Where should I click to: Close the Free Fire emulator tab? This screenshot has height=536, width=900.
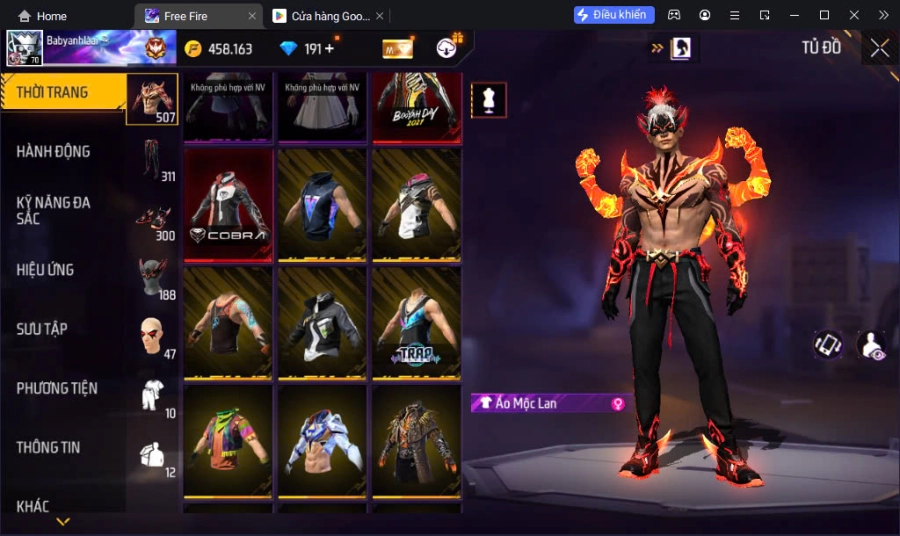click(x=251, y=16)
